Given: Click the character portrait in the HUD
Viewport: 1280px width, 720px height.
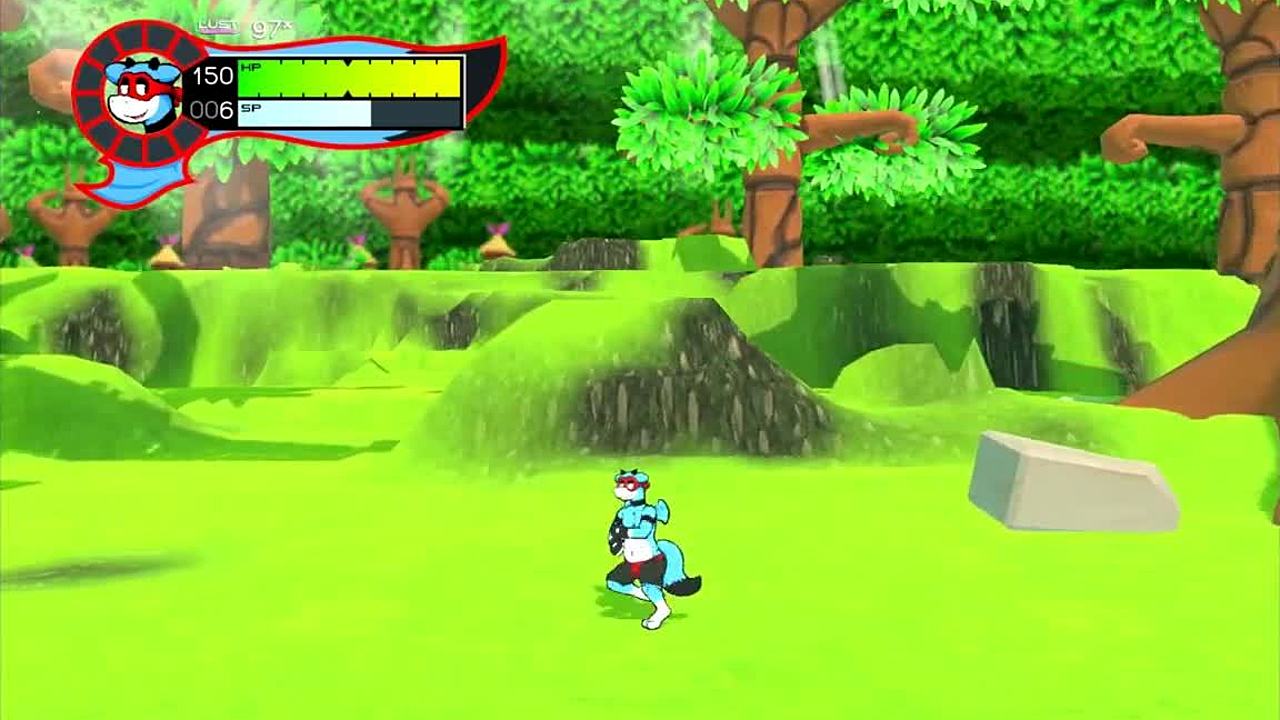Looking at the screenshot, I should (144, 92).
